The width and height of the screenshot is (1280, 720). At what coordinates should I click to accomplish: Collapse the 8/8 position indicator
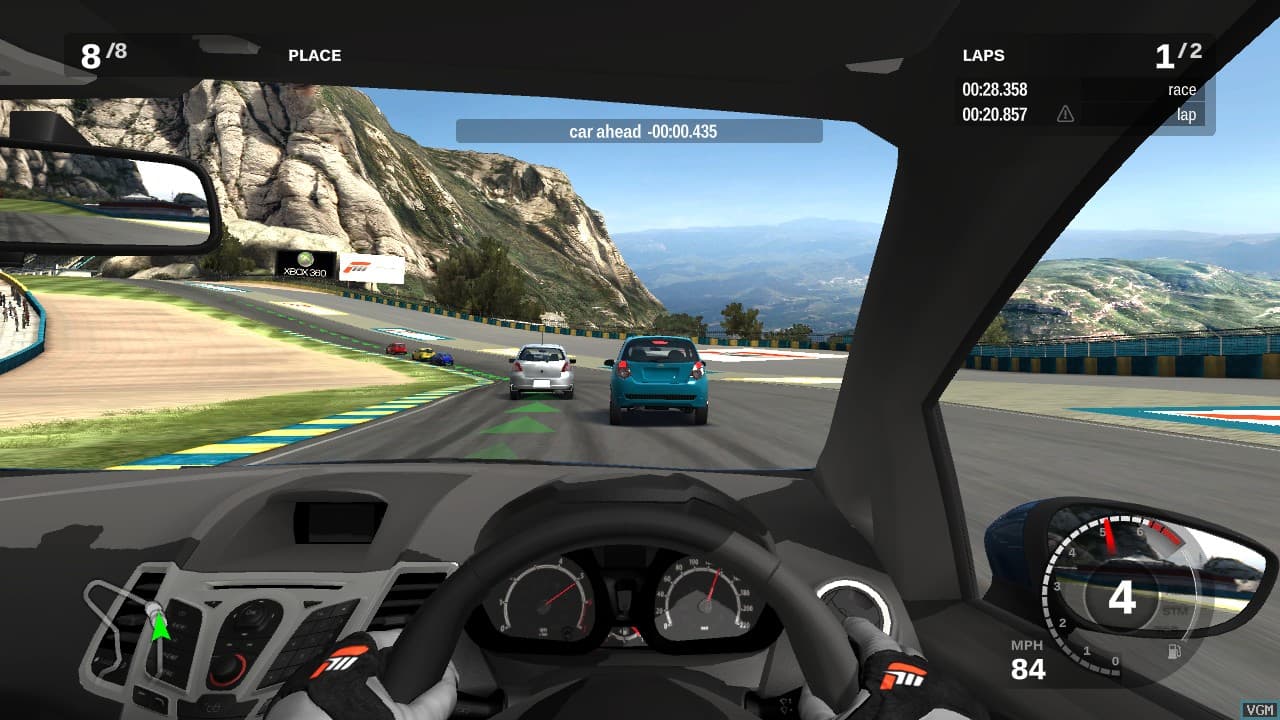click(104, 53)
